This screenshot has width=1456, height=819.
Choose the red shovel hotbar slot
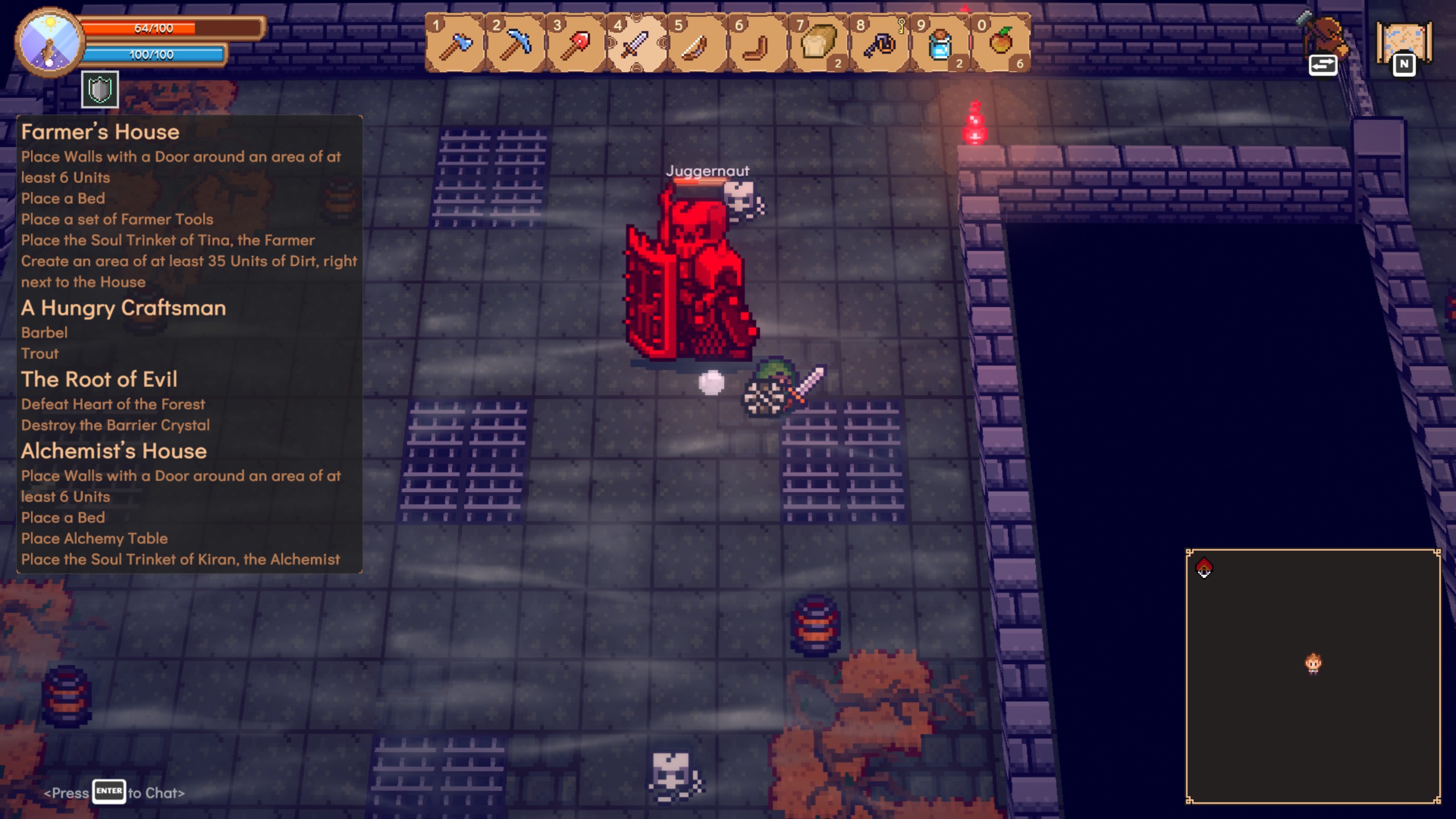tap(576, 44)
